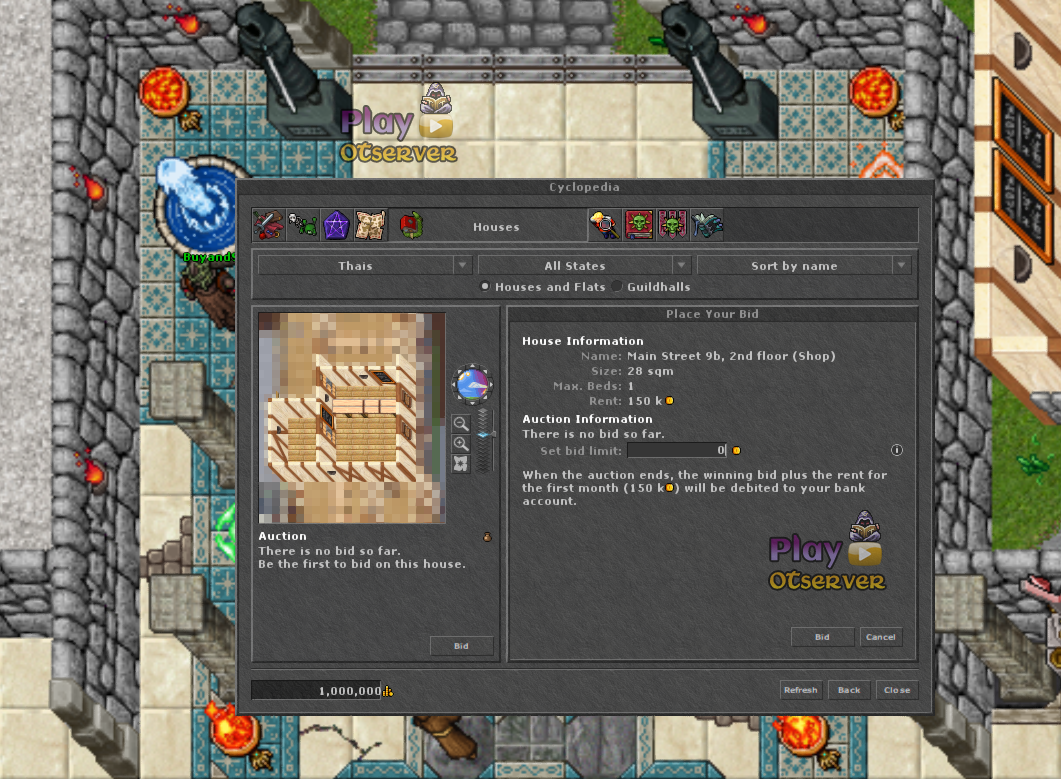Open the All States filter dropdown
The height and width of the screenshot is (779, 1061).
[x=584, y=266]
